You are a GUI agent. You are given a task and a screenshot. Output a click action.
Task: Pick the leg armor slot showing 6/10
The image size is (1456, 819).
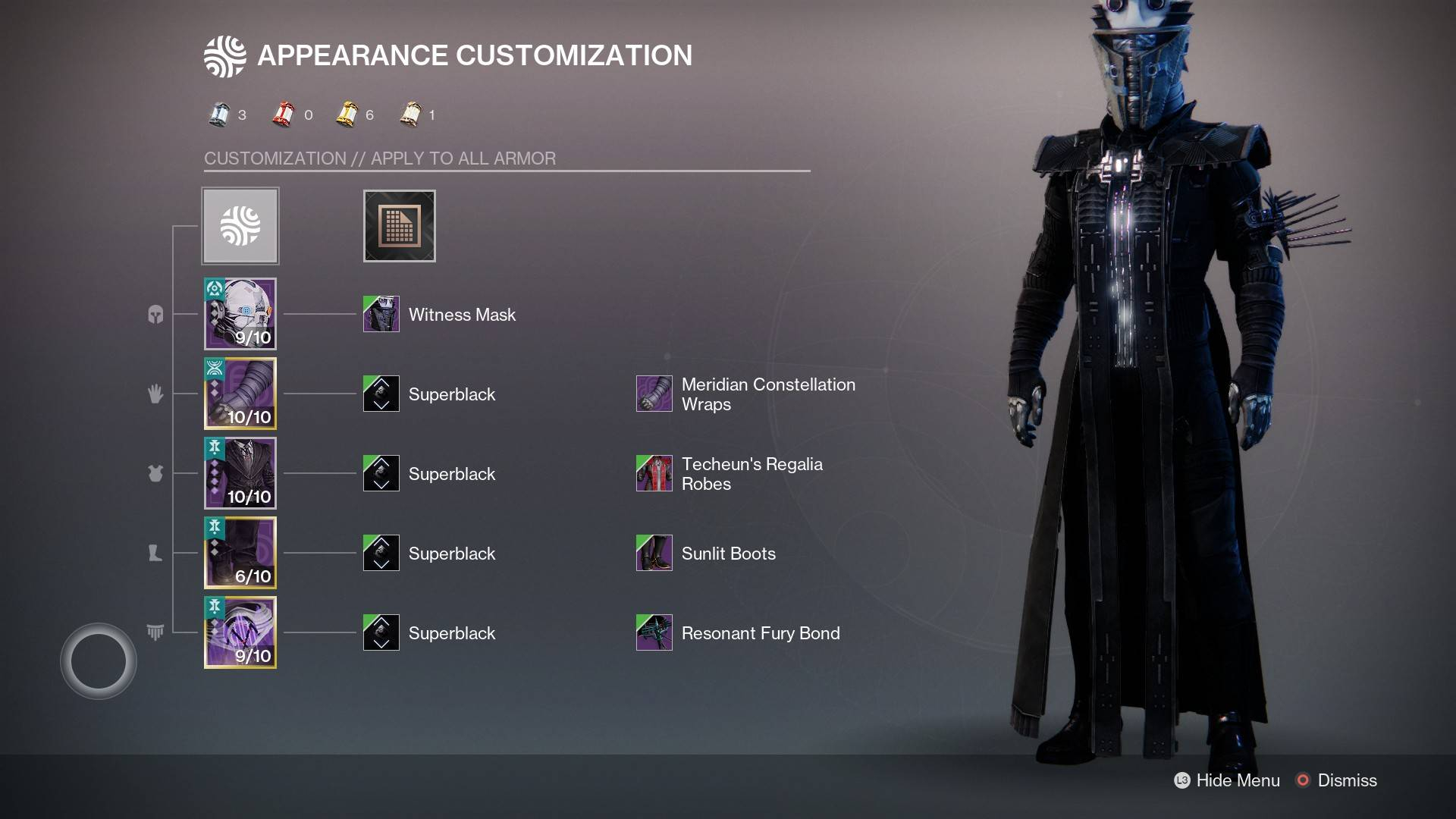(x=240, y=553)
